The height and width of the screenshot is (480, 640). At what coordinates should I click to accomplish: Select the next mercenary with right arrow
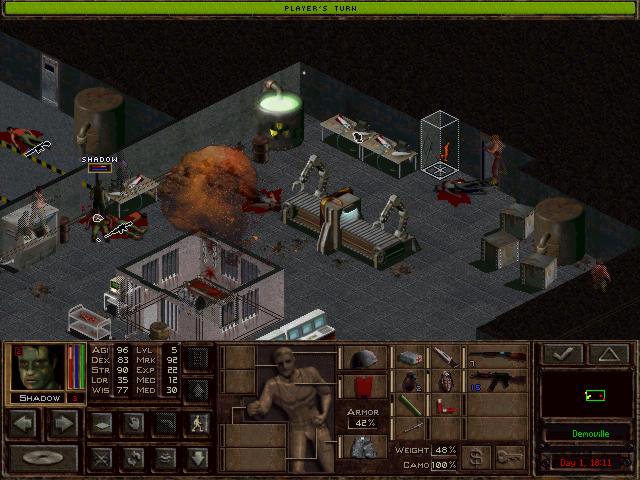click(x=62, y=422)
